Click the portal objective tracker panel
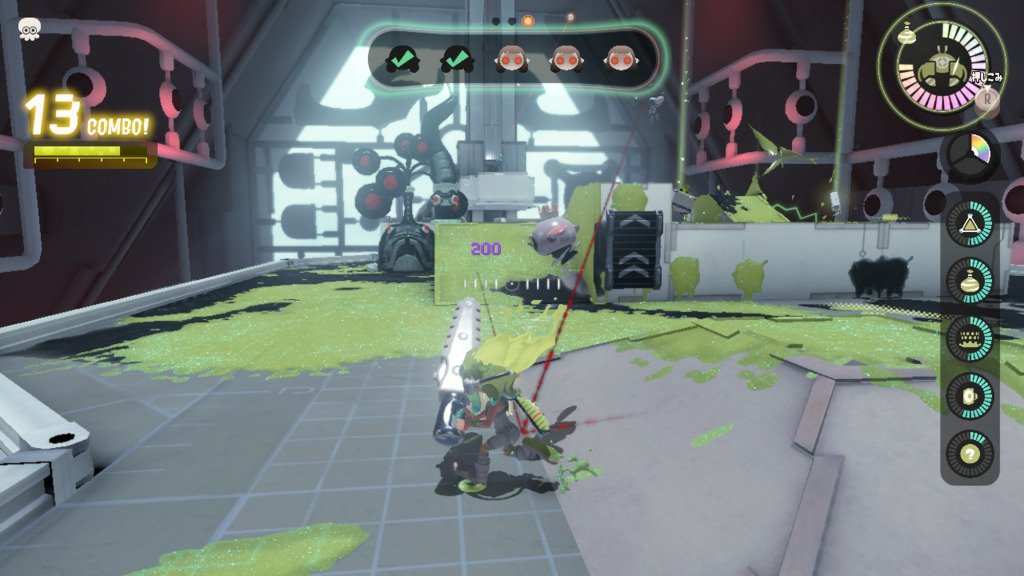Image resolution: width=1024 pixels, height=576 pixels. [x=512, y=60]
